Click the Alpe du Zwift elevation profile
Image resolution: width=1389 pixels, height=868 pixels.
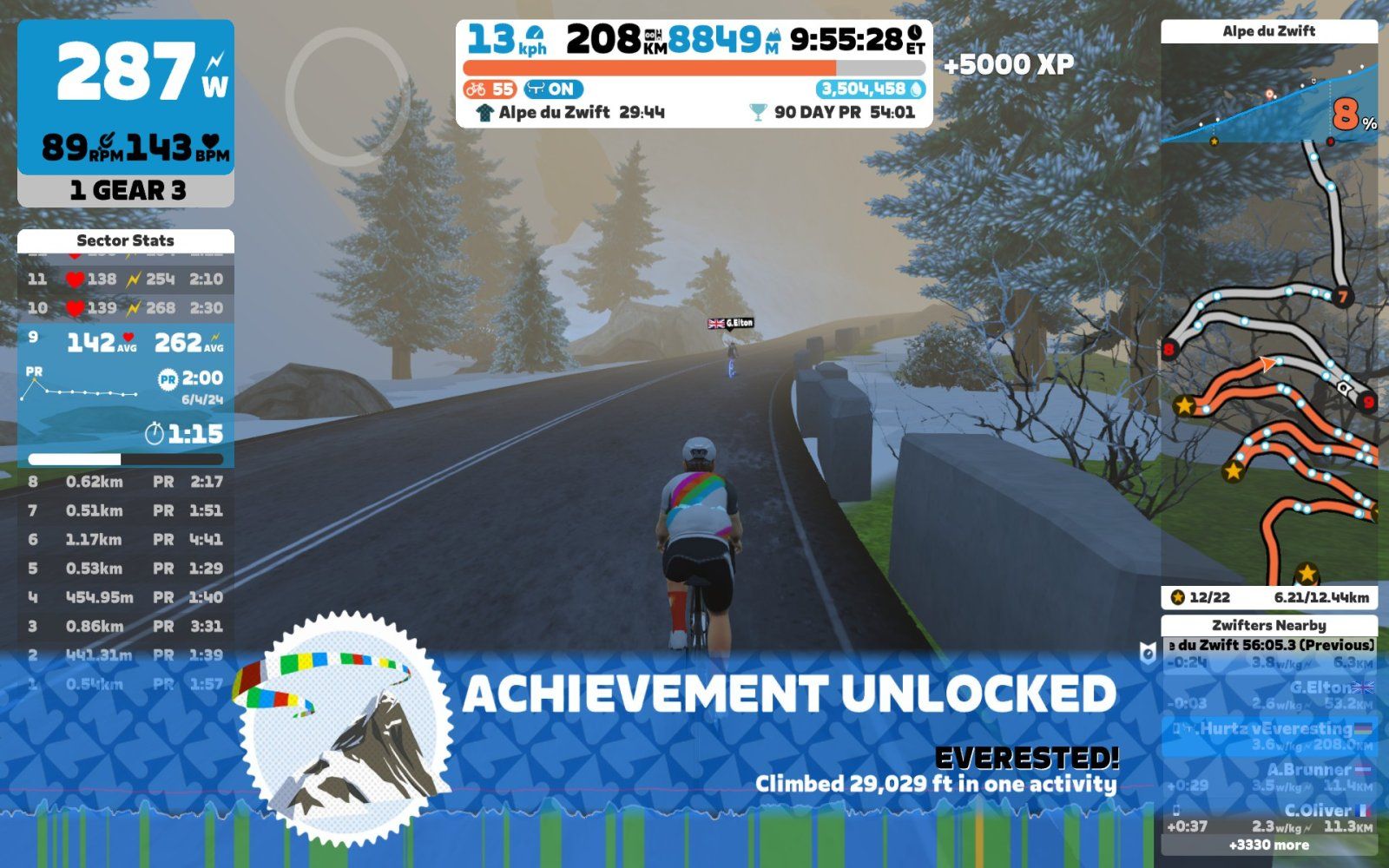coord(1269,97)
